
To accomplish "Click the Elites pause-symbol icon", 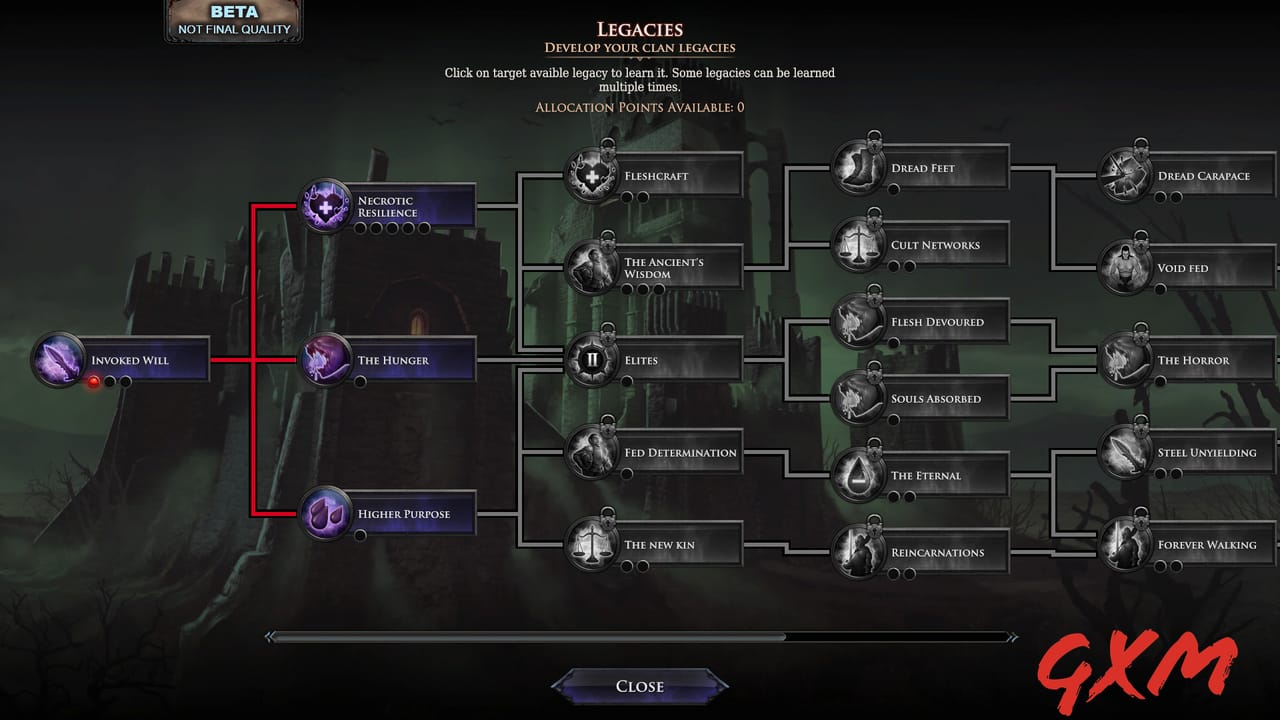I will [x=591, y=360].
